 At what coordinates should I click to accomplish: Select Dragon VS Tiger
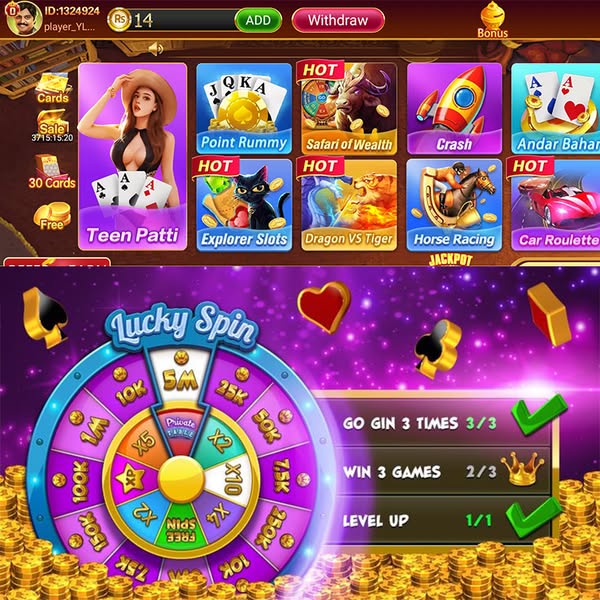click(x=349, y=204)
